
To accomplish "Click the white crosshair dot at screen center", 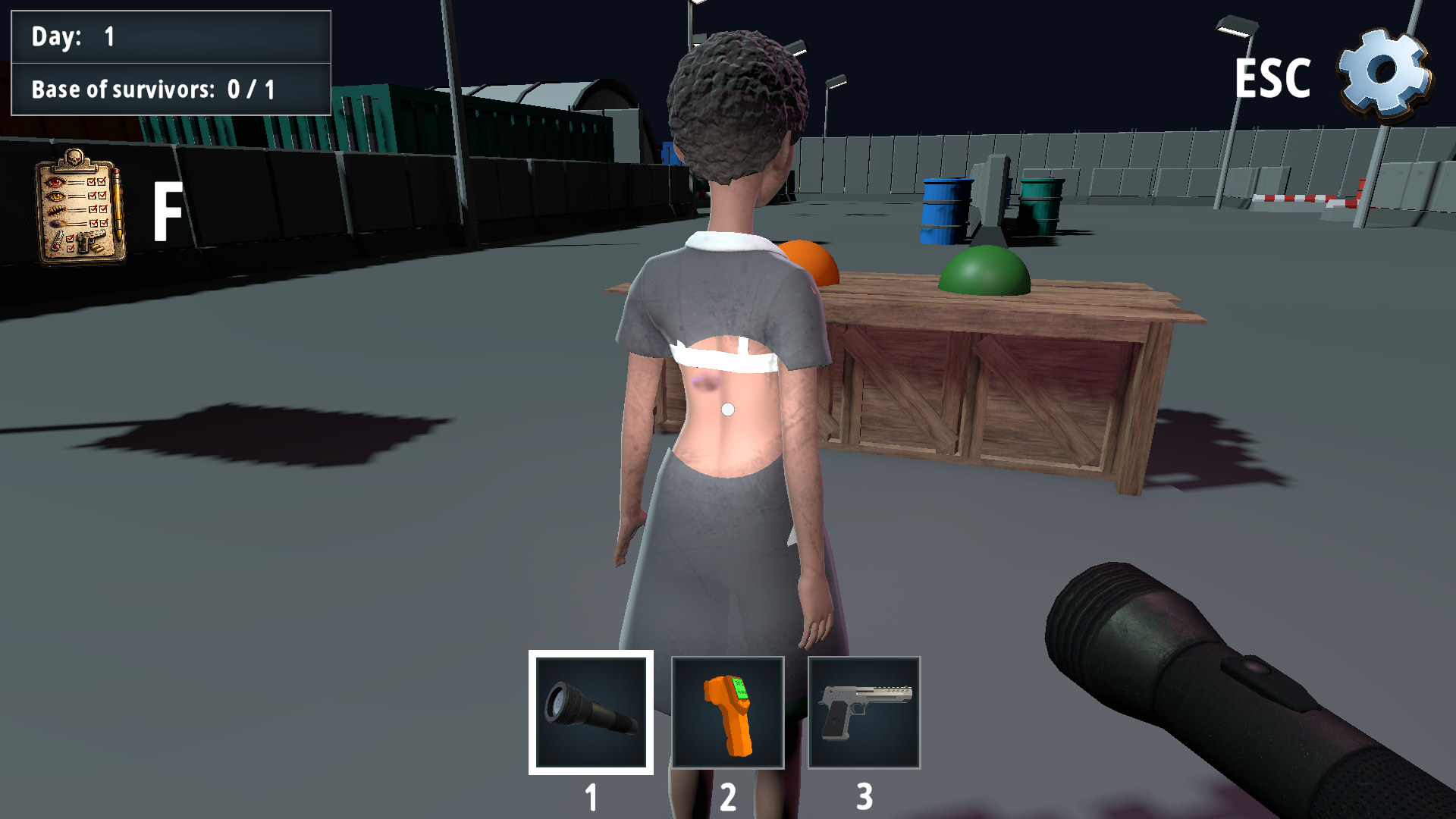I will click(x=727, y=409).
